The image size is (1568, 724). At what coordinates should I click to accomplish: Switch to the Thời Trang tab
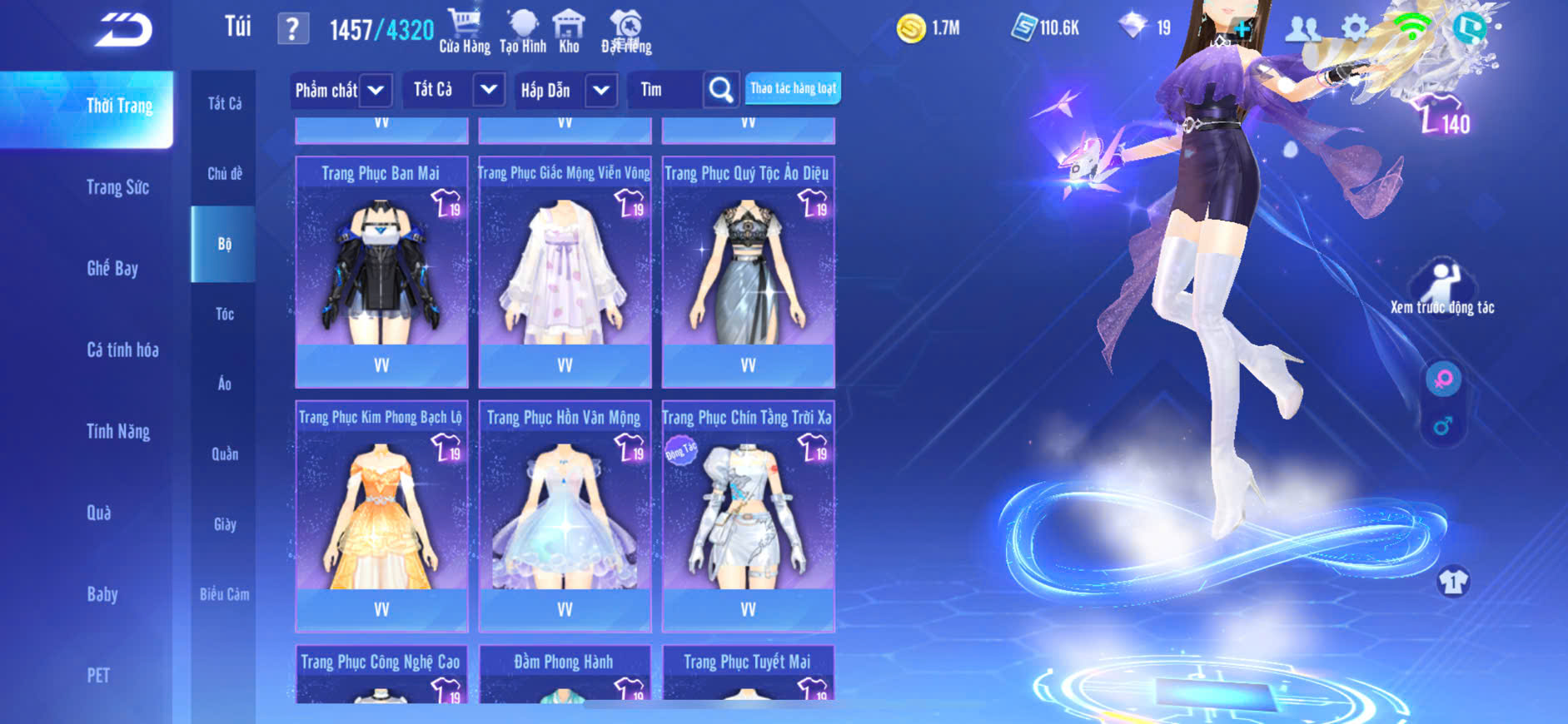[119, 107]
